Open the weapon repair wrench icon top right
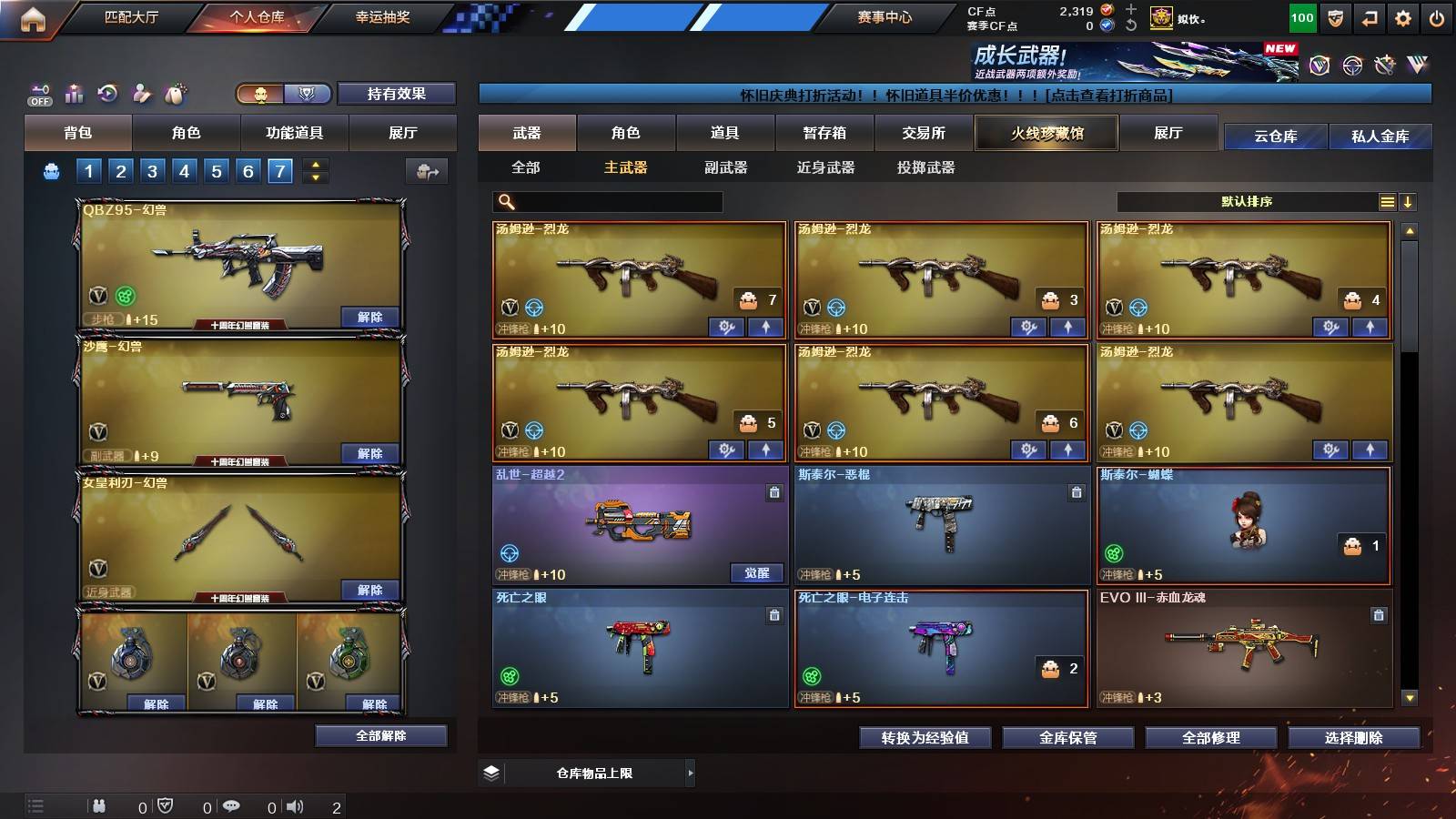 coord(1383,64)
